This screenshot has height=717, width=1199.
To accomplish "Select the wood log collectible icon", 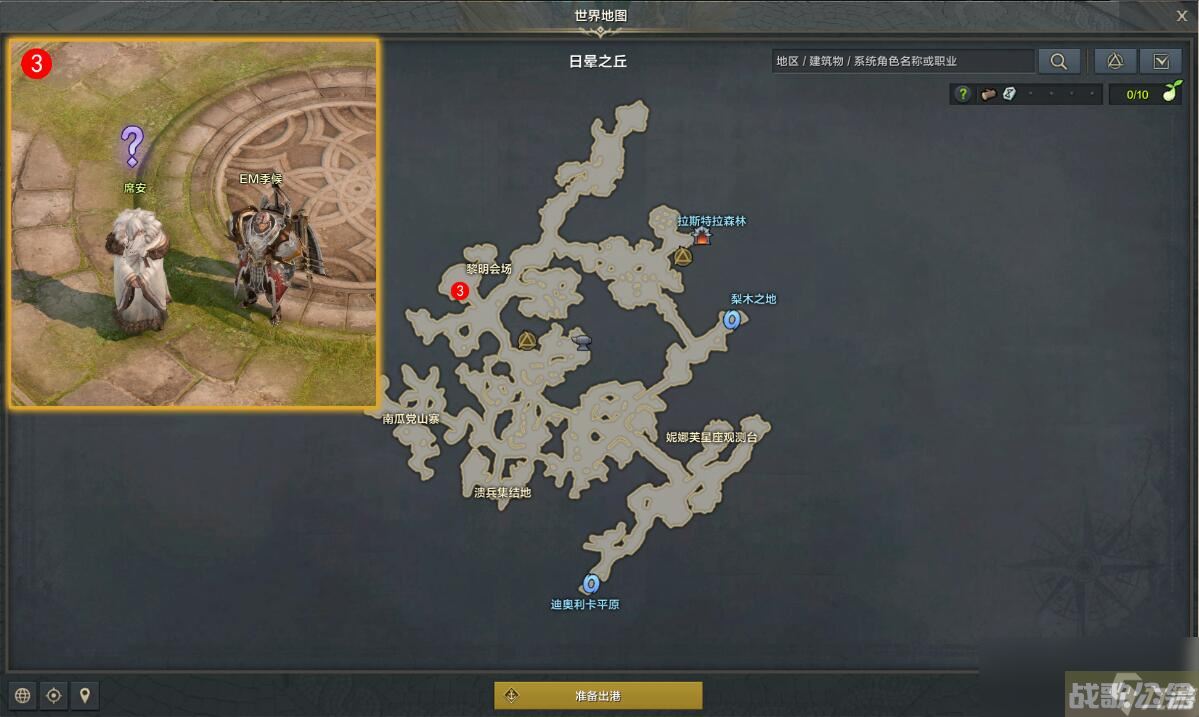I will [x=988, y=94].
